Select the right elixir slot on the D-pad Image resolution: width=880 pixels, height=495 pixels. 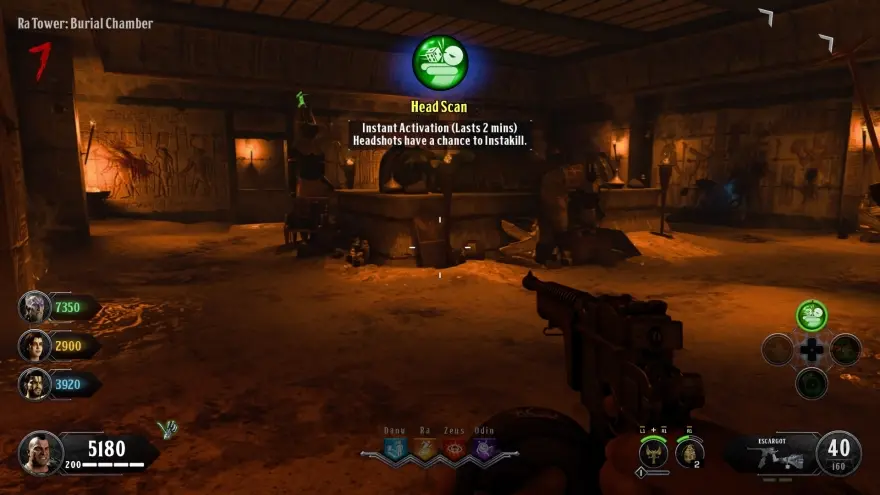pos(846,350)
